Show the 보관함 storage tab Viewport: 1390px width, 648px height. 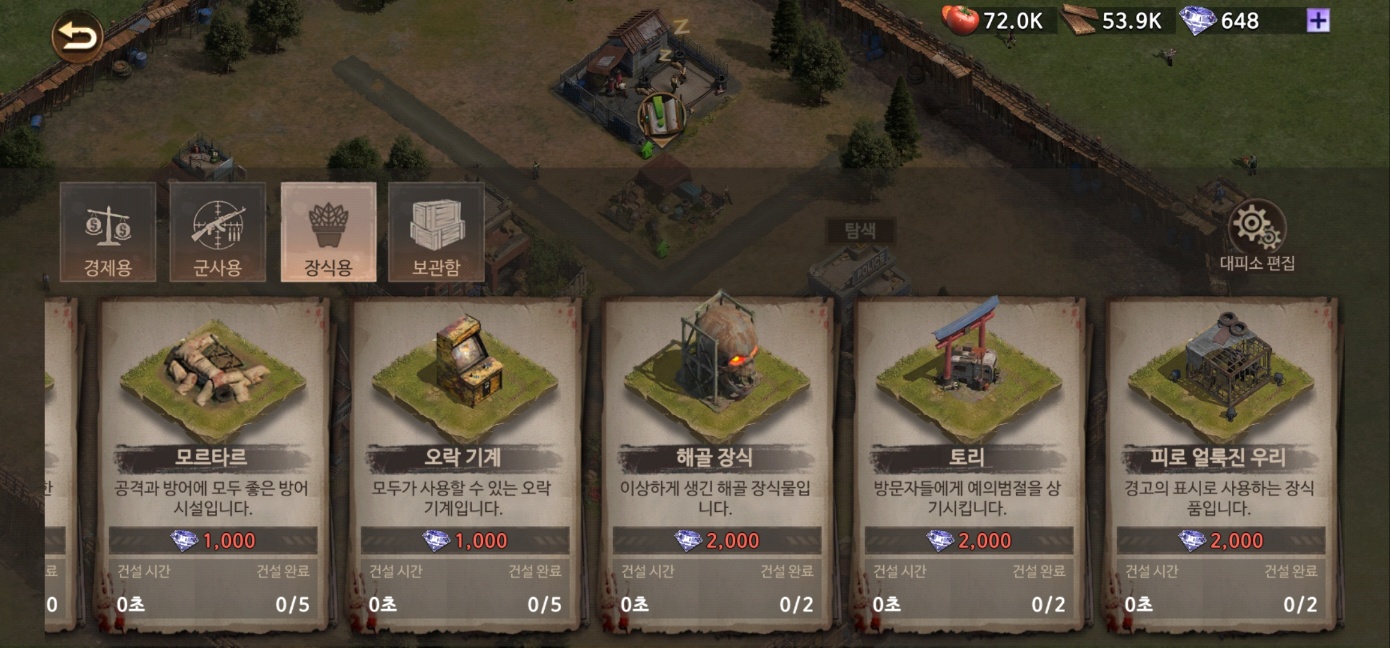tap(437, 232)
